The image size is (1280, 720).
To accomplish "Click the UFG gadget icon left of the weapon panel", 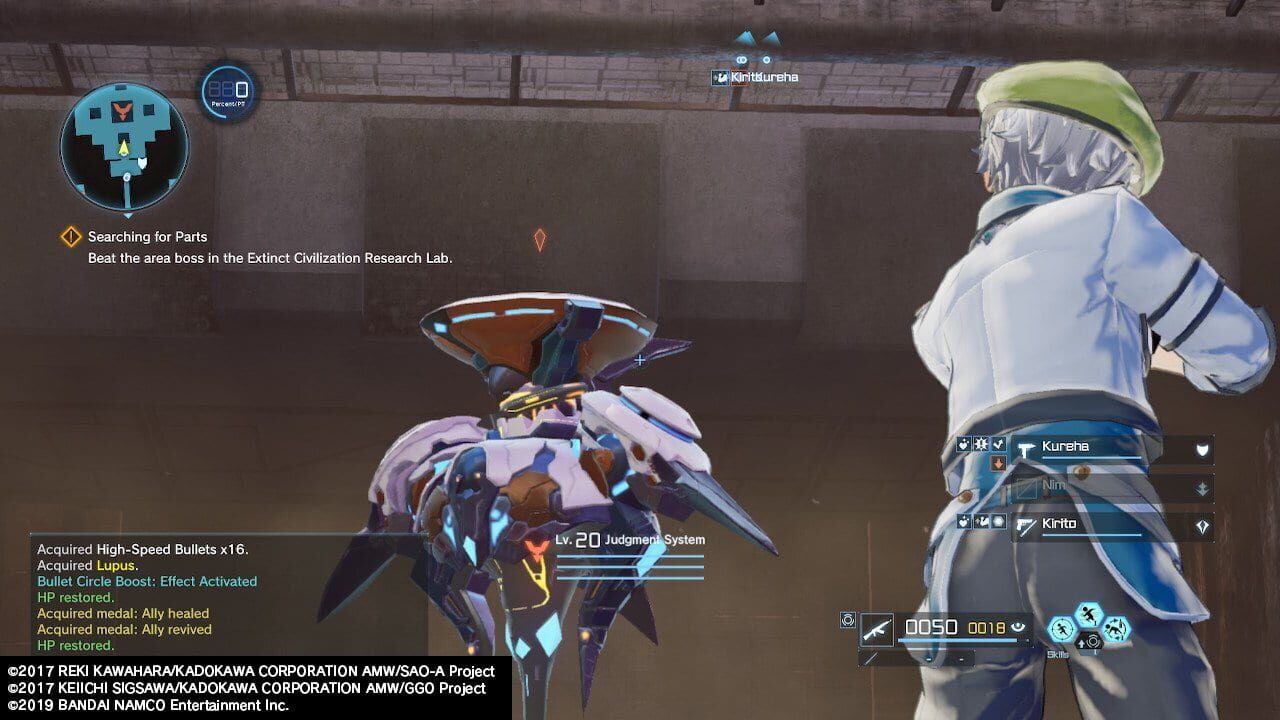I will (x=847, y=617).
